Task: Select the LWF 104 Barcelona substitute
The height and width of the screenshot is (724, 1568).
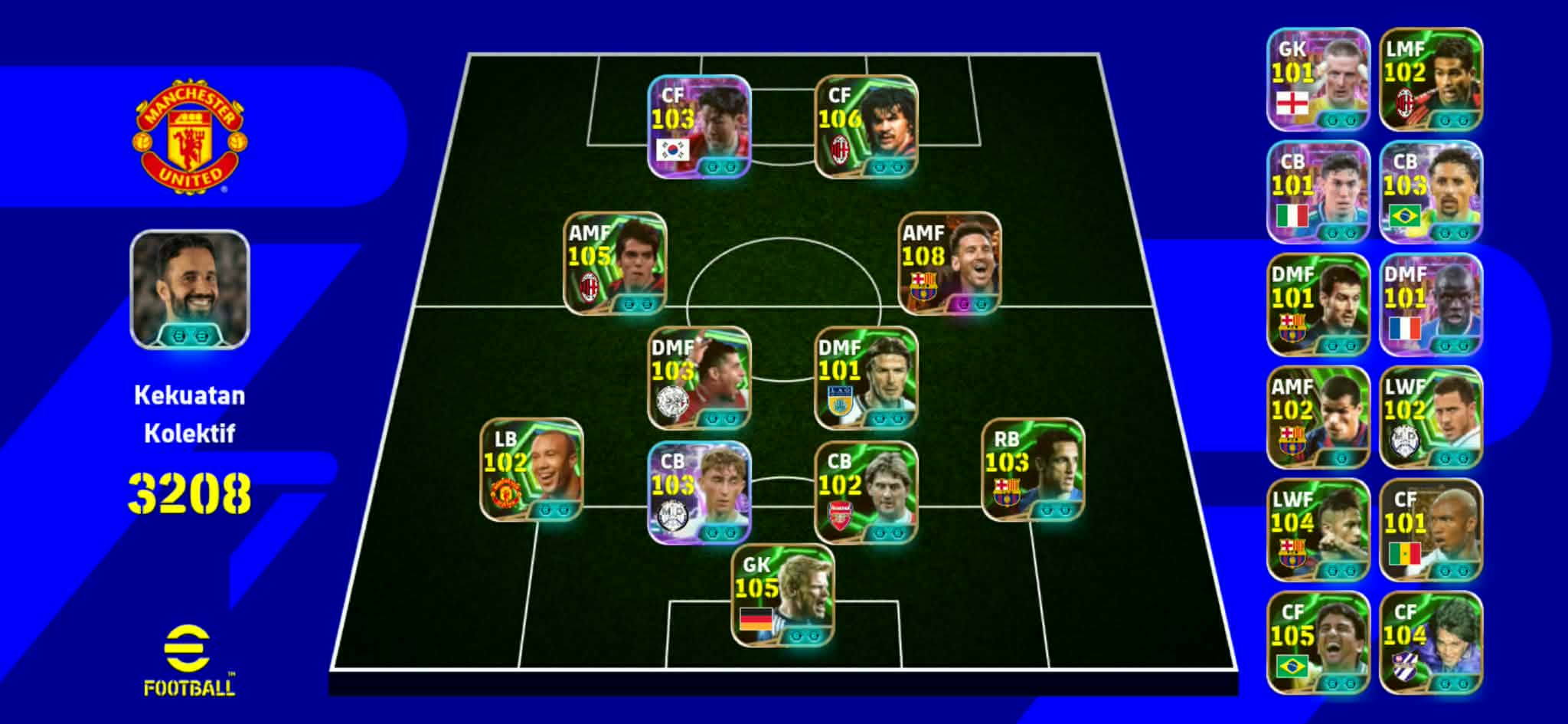Action: (x=1318, y=530)
